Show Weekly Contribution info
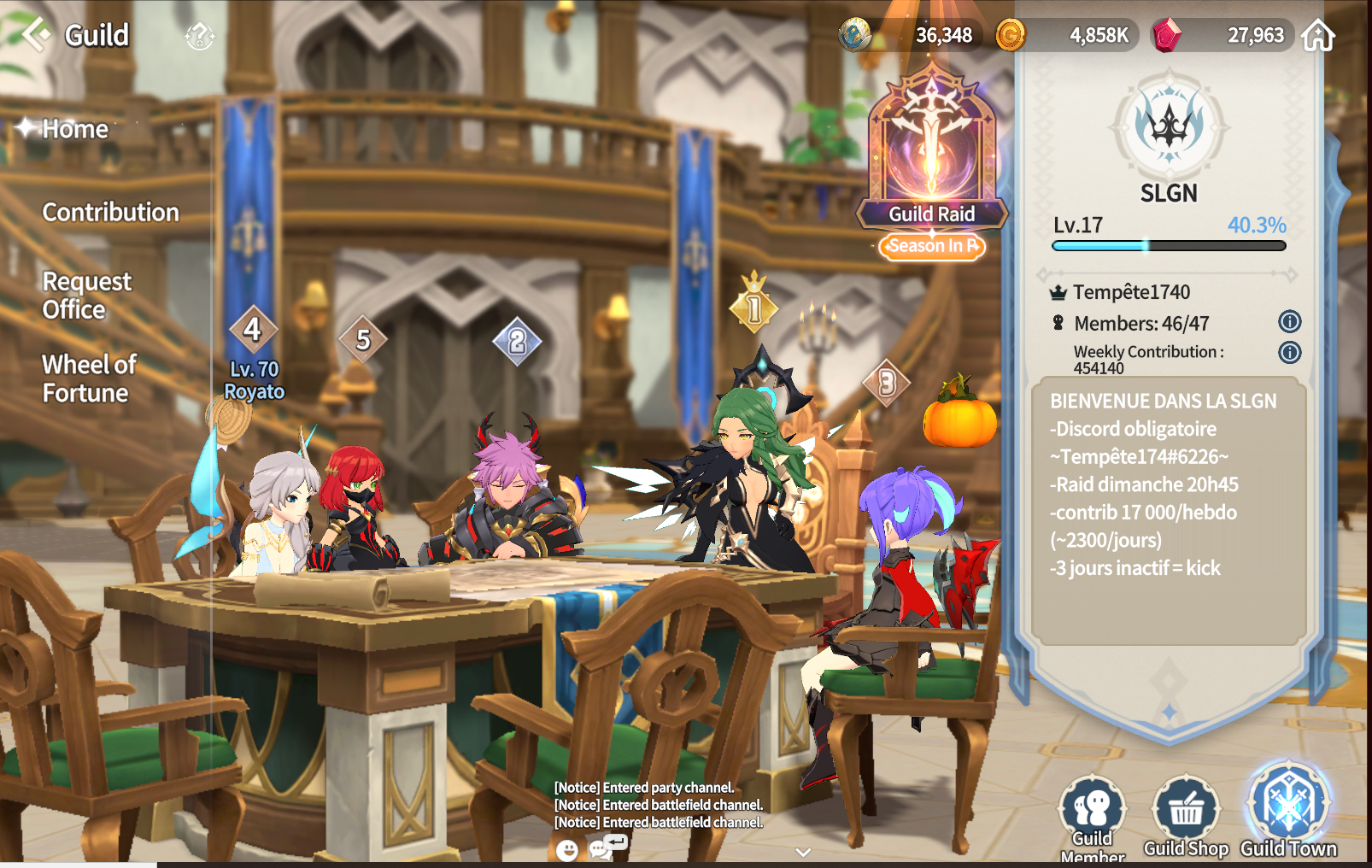 [1289, 352]
